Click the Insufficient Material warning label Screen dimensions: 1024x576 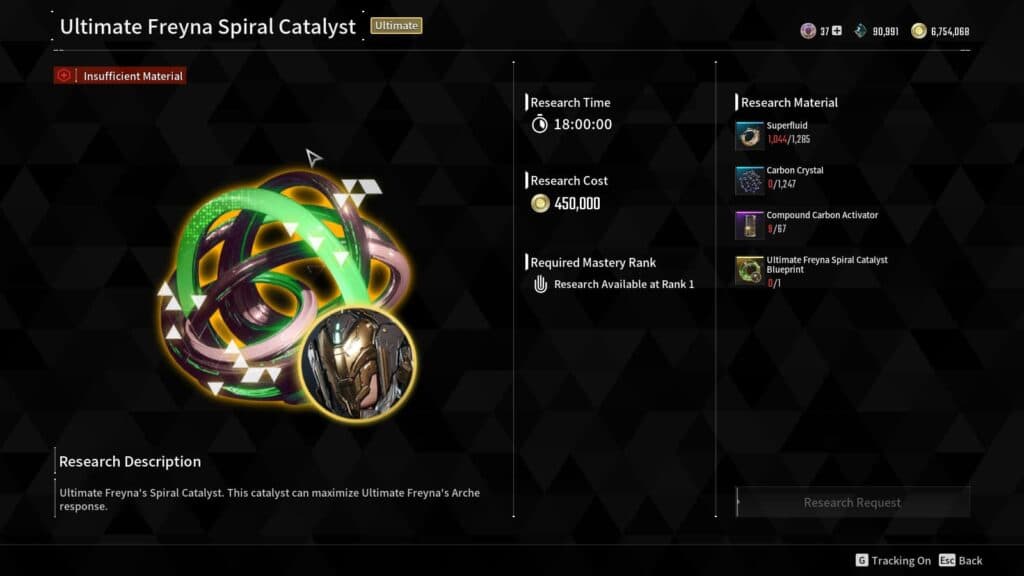[120, 75]
